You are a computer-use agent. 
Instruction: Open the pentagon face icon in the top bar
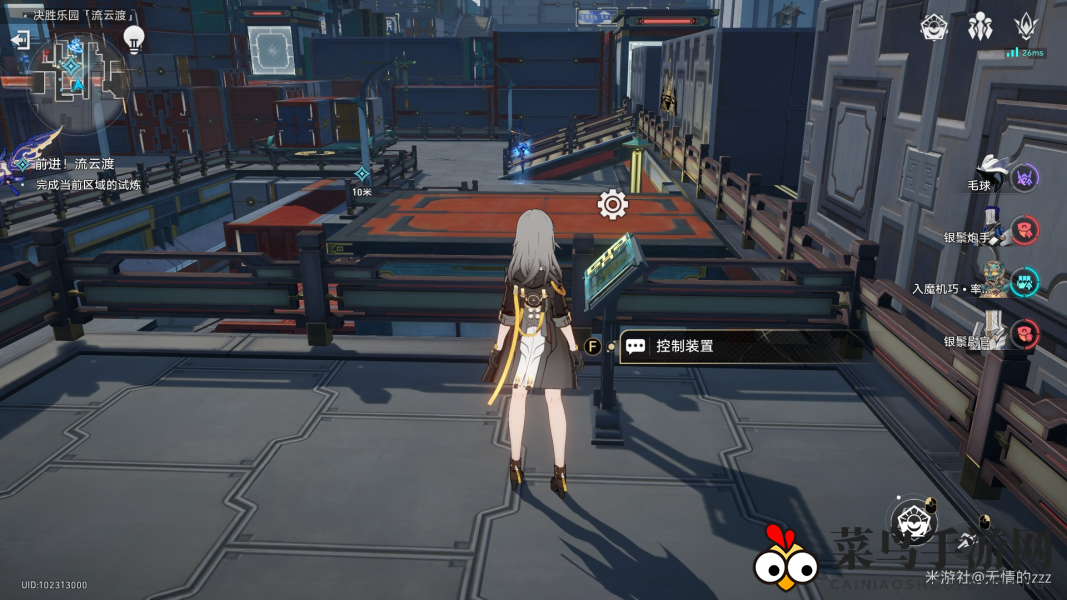(934, 27)
